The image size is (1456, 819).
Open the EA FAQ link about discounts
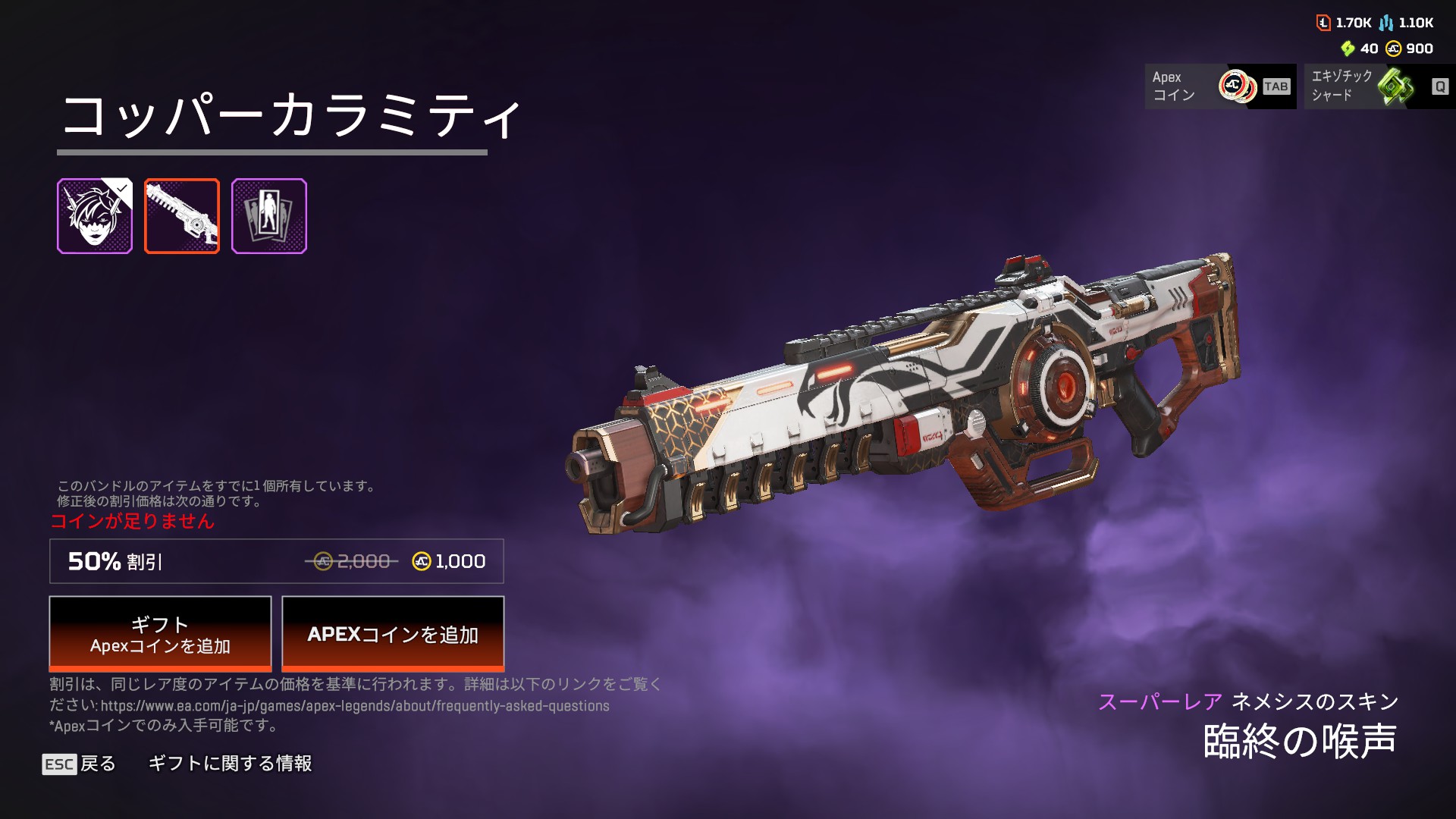coord(355,706)
